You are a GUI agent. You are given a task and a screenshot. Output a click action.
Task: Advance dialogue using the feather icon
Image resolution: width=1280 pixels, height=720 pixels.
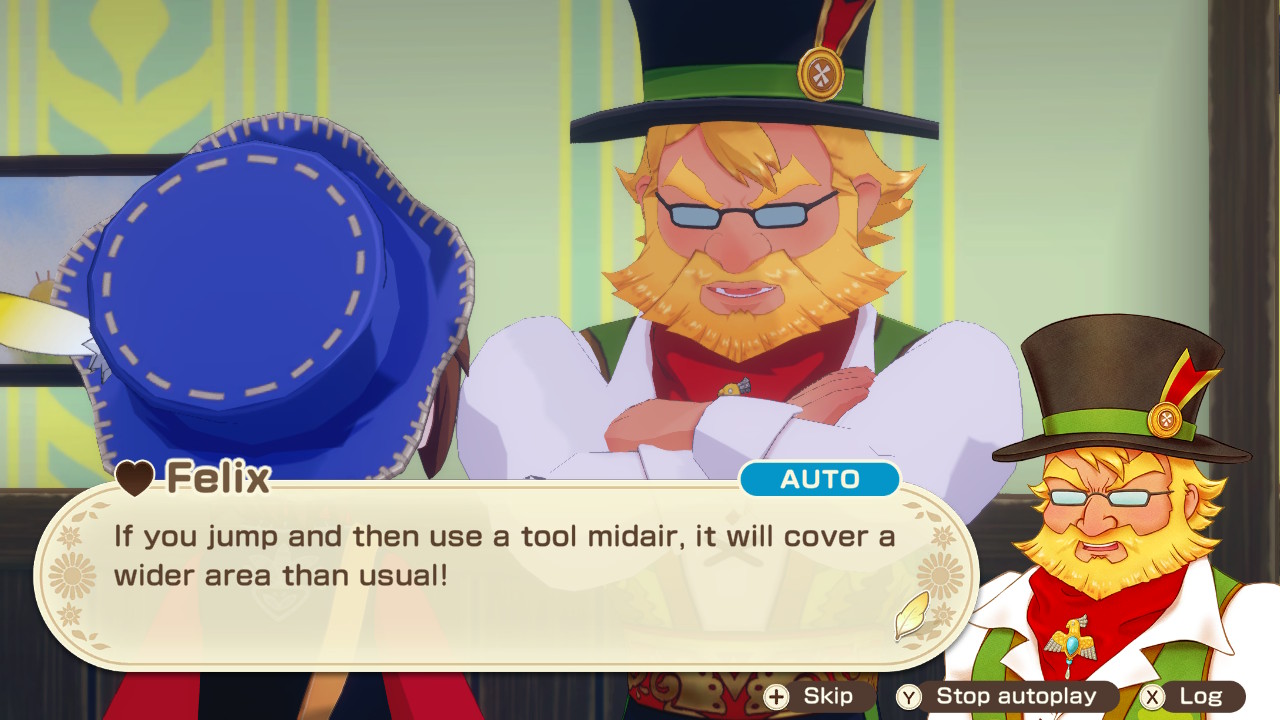pyautogui.click(x=911, y=617)
